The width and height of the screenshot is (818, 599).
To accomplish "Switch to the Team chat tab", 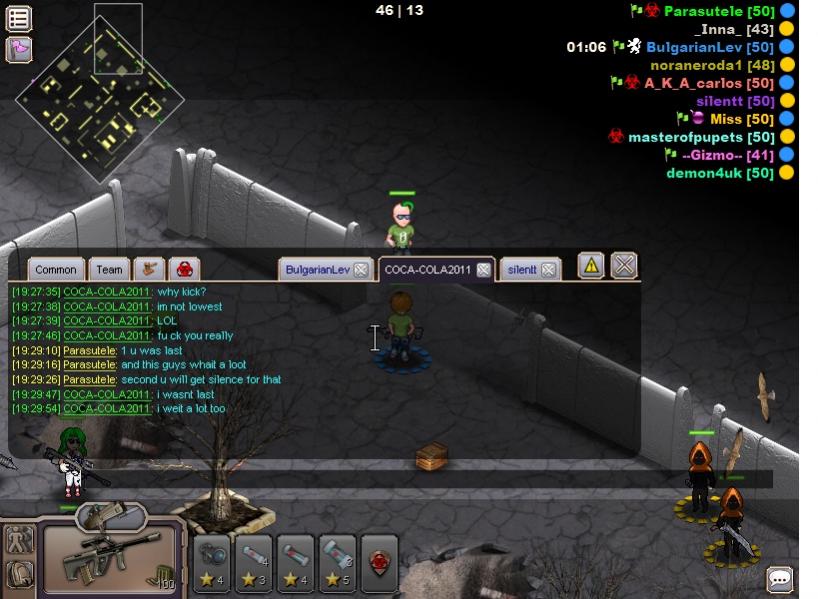I will (x=109, y=269).
